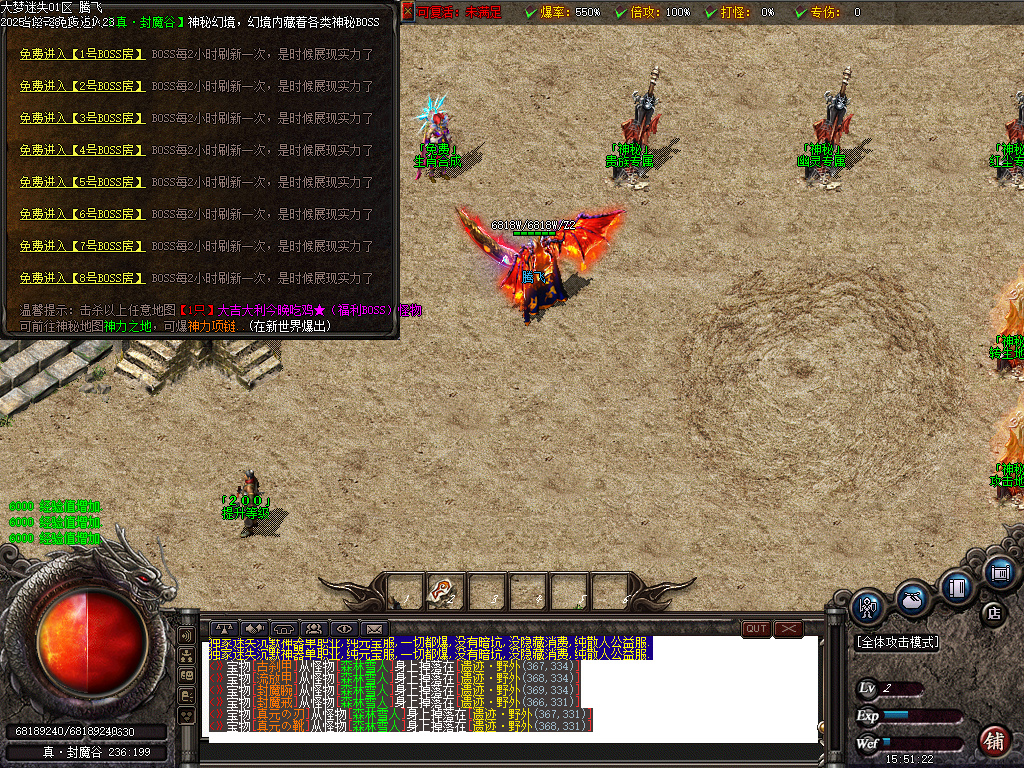Screen dimensions: 1024x768
Task: Pick the 8号BOSS房 entry link
Action: click(82, 278)
